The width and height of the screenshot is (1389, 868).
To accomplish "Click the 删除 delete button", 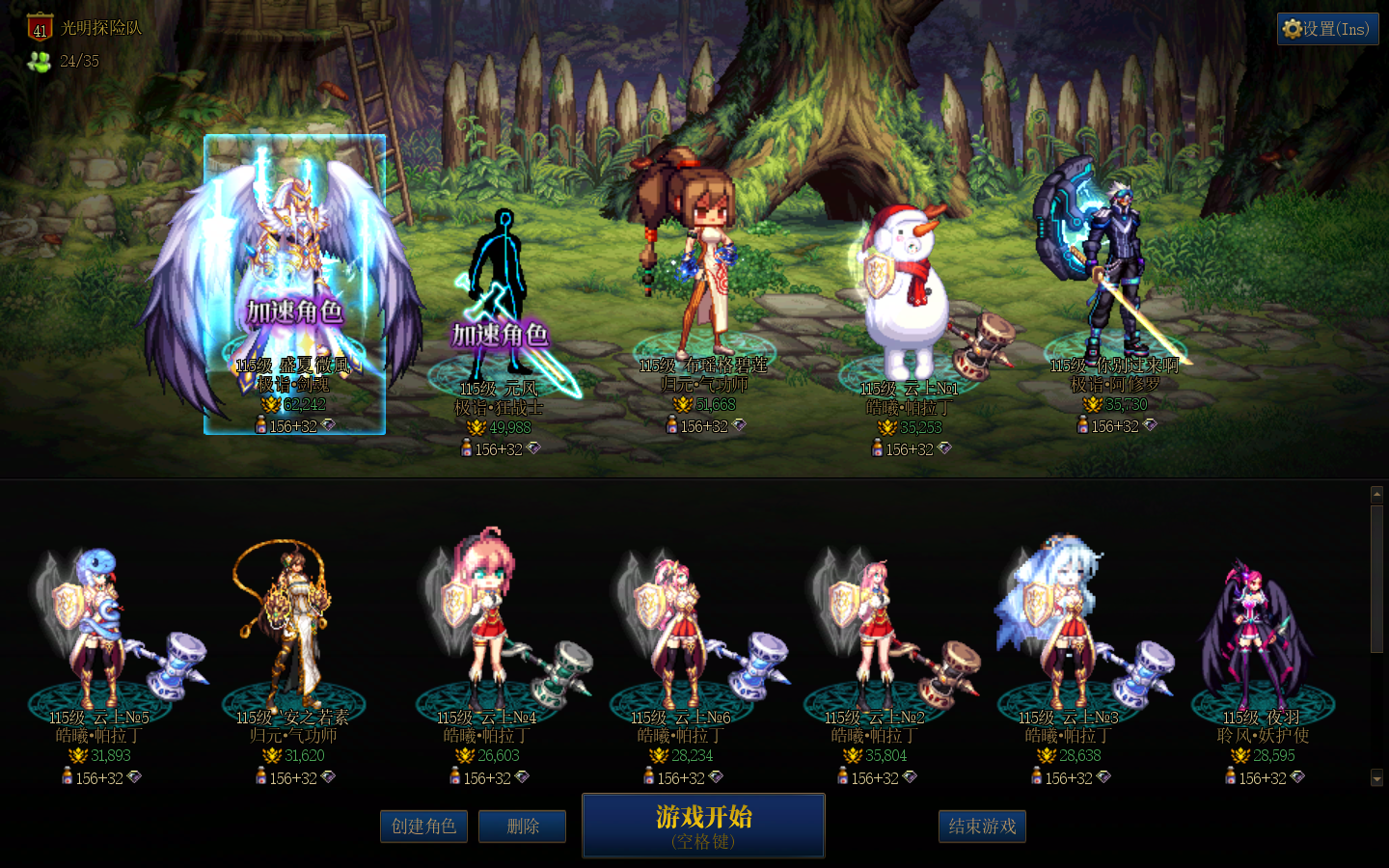I will 522,827.
